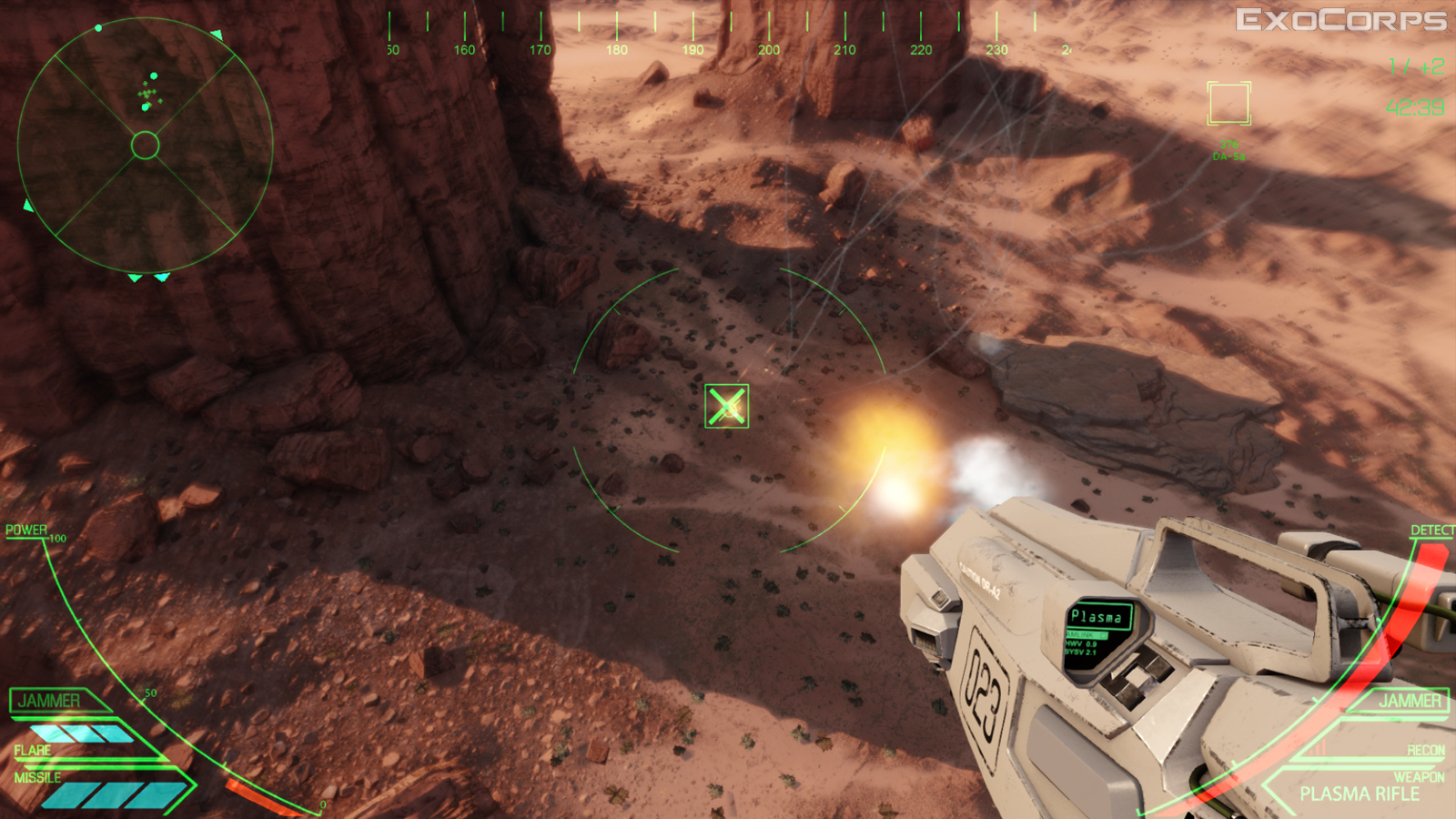Image resolution: width=1456 pixels, height=819 pixels.
Task: Switch to RECON mode
Action: (x=1425, y=751)
